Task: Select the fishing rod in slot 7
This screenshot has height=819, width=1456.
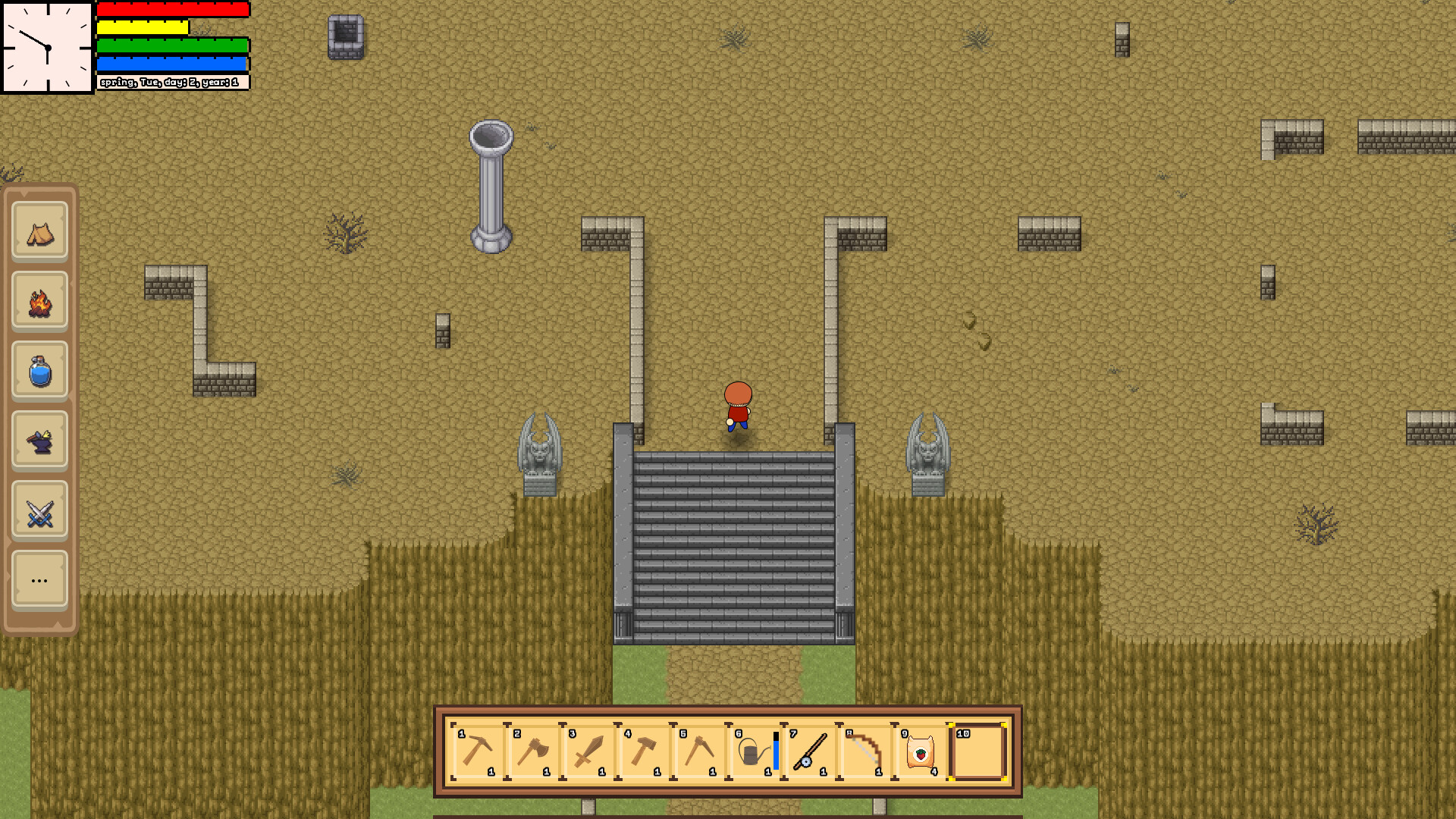Action: (x=811, y=751)
